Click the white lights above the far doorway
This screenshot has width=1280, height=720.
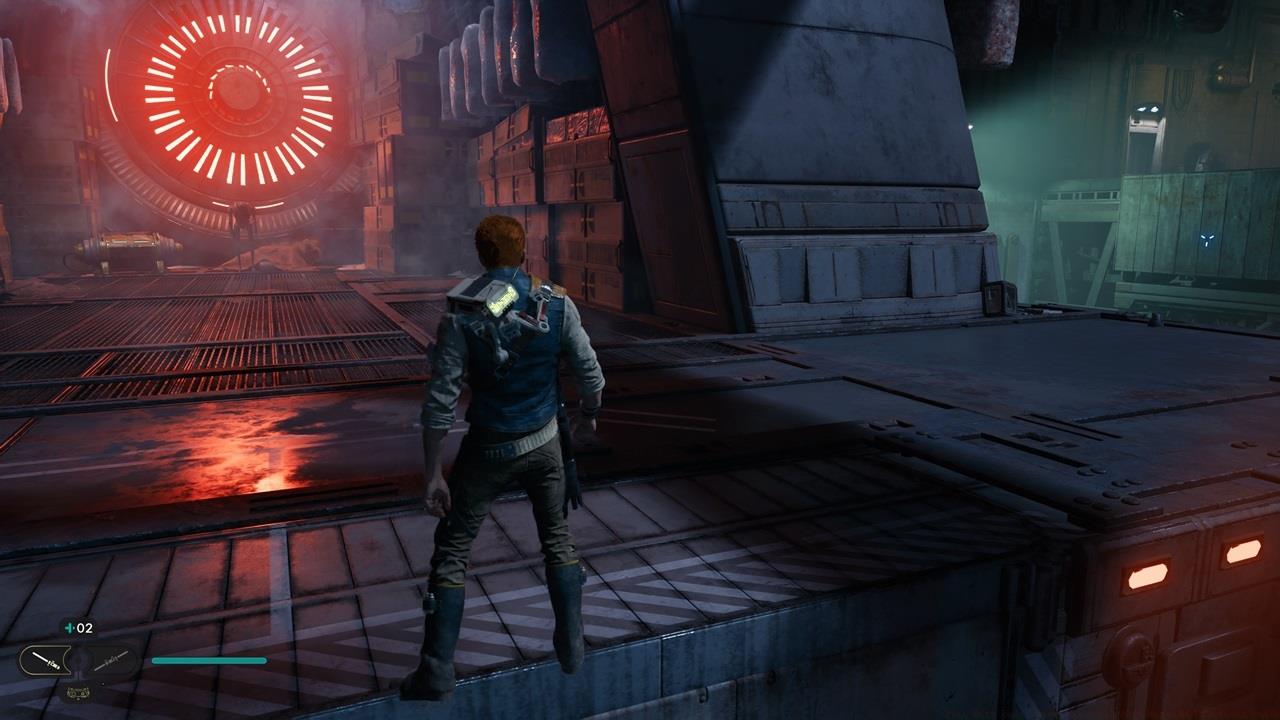(1147, 108)
